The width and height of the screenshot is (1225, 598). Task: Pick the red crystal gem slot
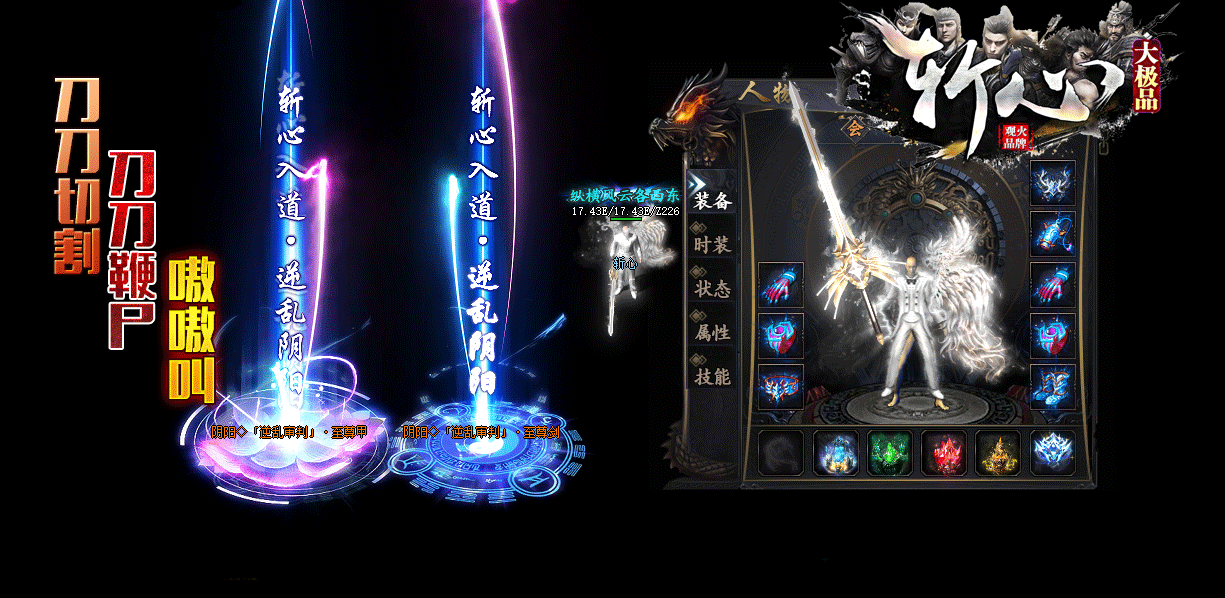[x=943, y=453]
